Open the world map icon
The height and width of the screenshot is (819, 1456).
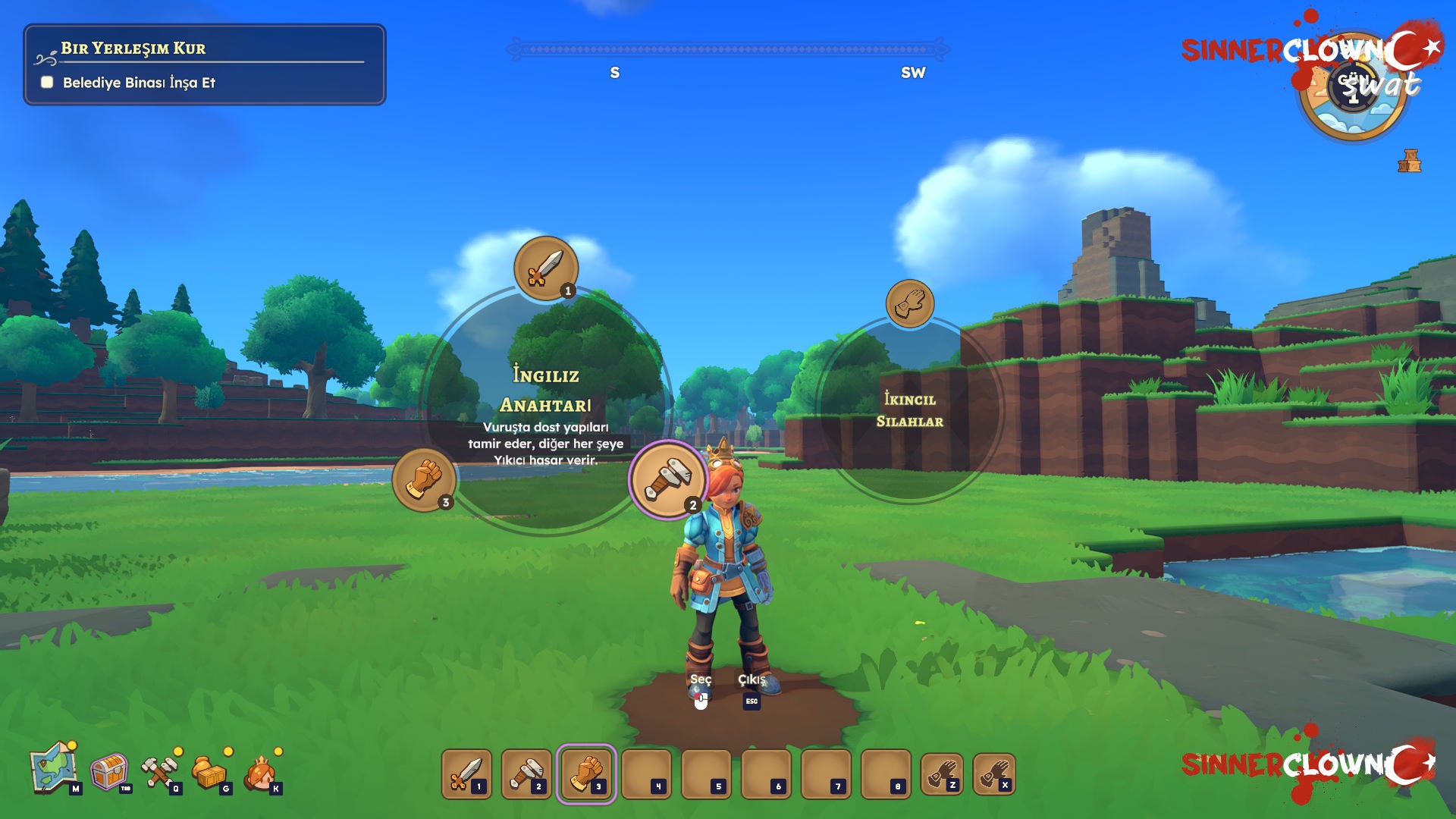click(53, 769)
